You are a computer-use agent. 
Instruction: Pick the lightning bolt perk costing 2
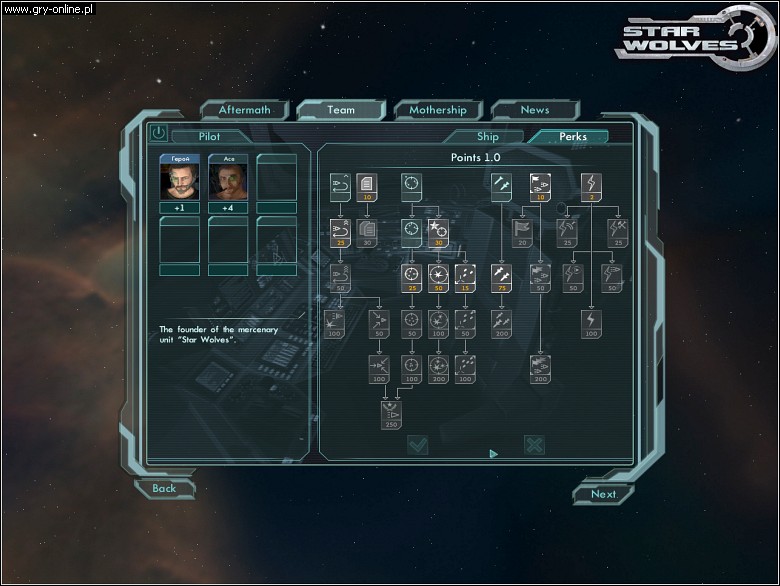pos(591,187)
